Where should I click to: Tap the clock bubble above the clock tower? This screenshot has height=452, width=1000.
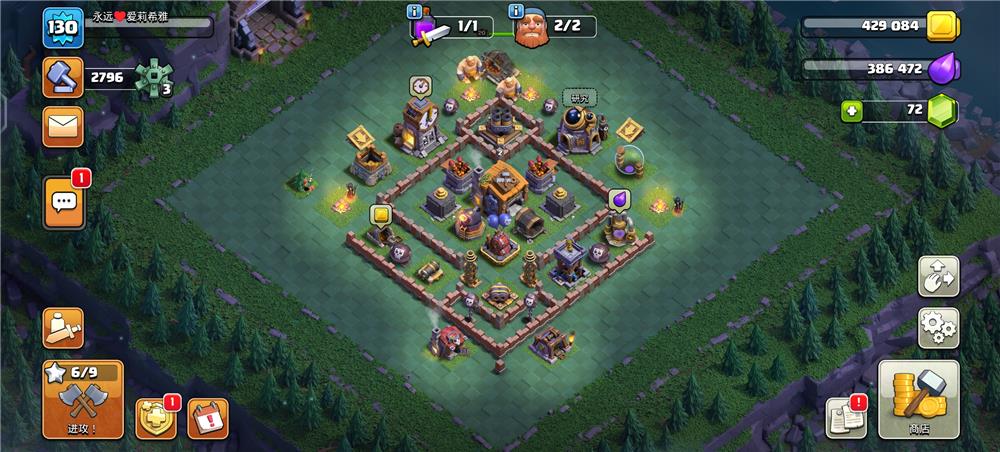[420, 86]
